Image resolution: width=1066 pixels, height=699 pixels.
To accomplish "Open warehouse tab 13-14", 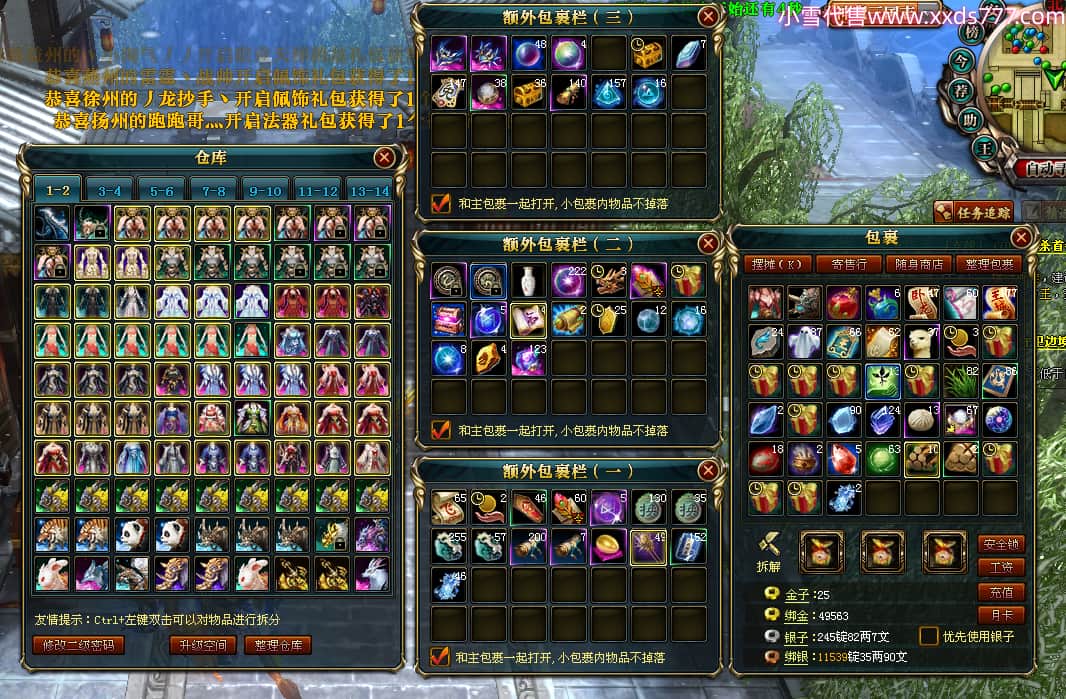I will [368, 190].
